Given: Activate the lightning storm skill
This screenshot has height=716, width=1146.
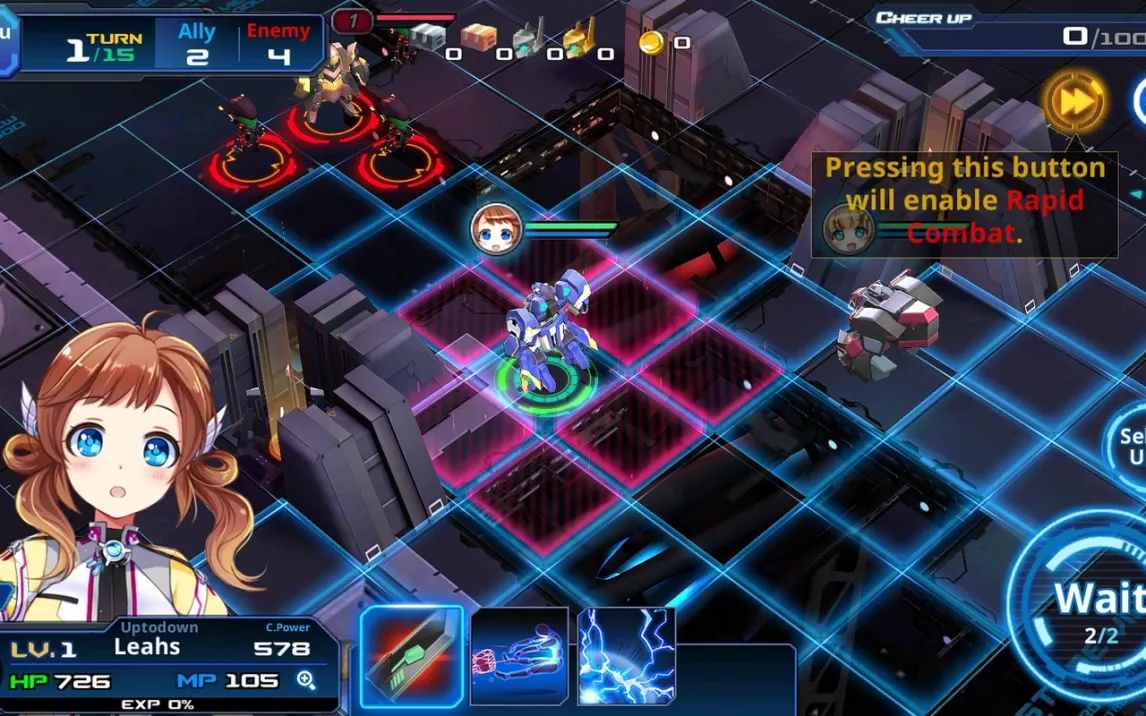Looking at the screenshot, I should (626, 655).
